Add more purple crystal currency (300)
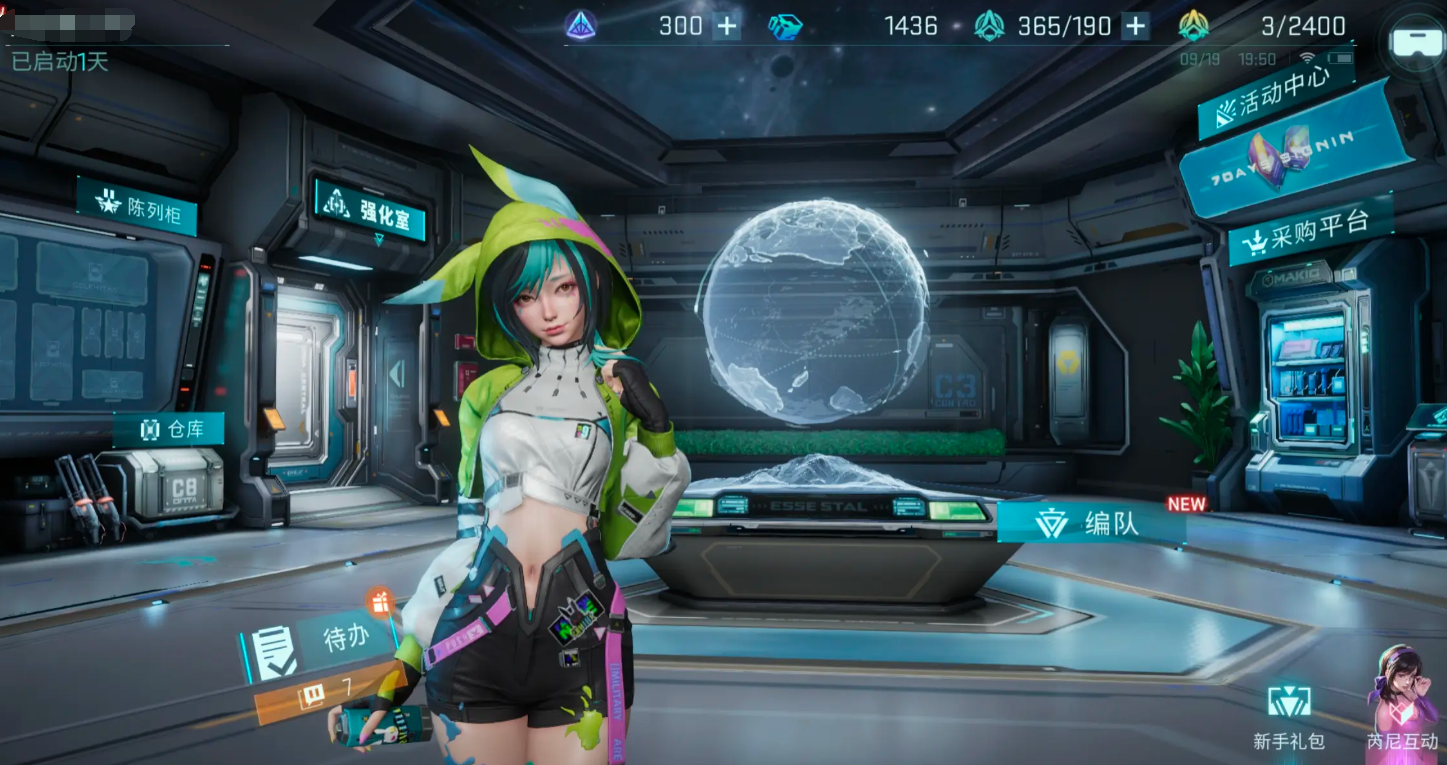Viewport: 1447px width, 765px height. (x=726, y=26)
